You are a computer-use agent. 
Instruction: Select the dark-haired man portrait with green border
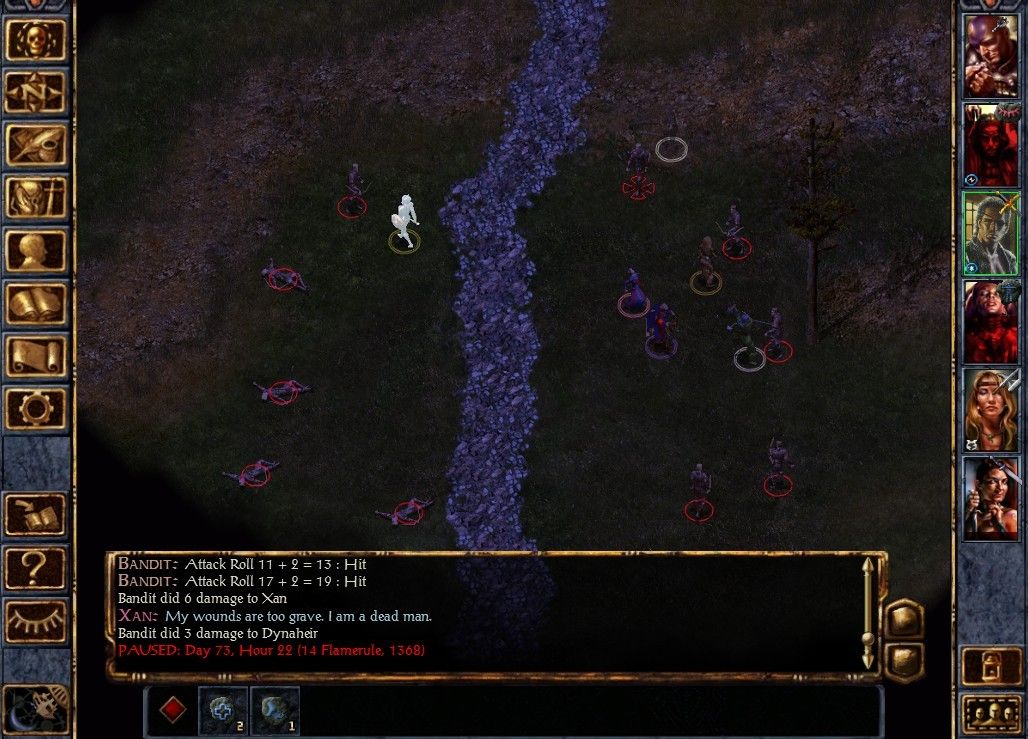(x=990, y=232)
